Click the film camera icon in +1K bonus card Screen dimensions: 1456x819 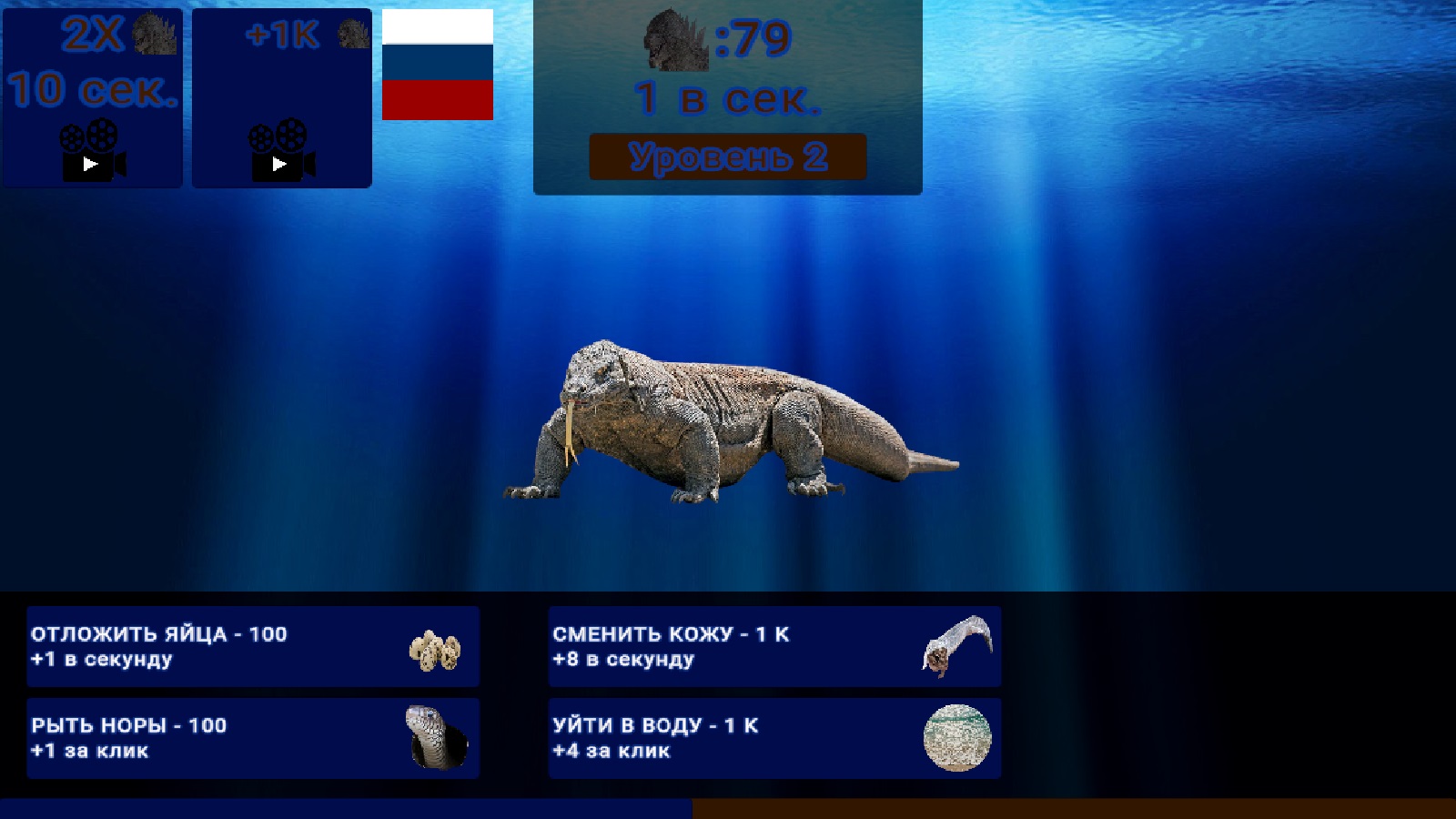[280, 150]
